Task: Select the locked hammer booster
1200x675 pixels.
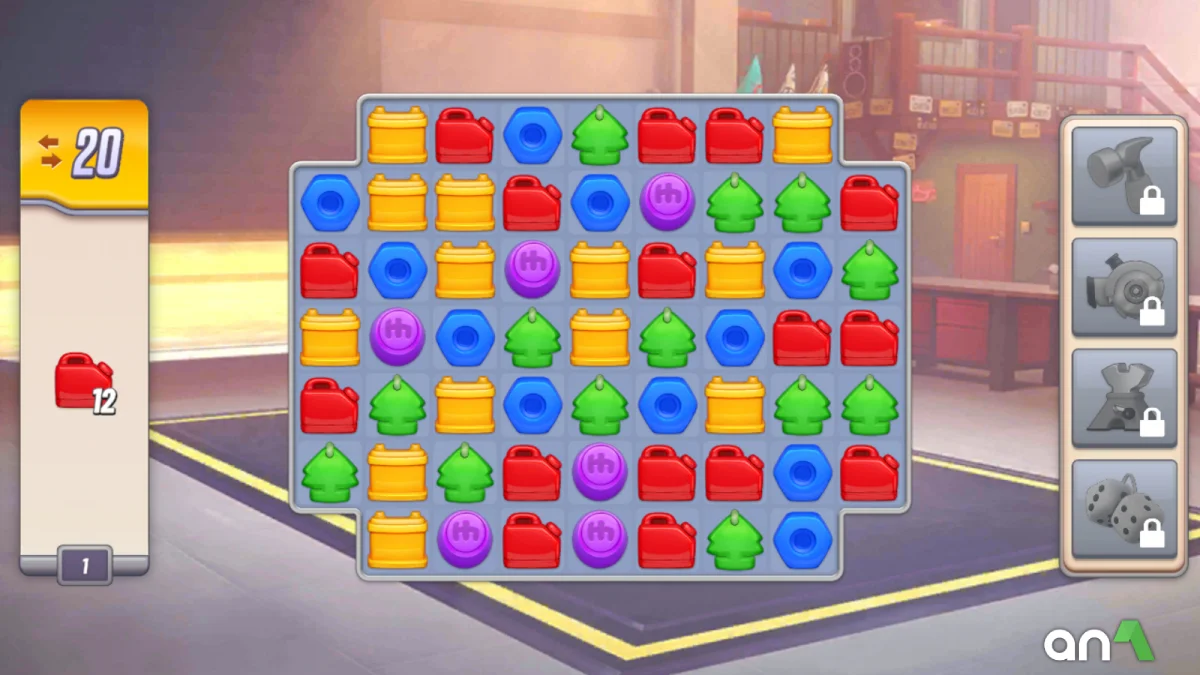Action: click(x=1124, y=175)
